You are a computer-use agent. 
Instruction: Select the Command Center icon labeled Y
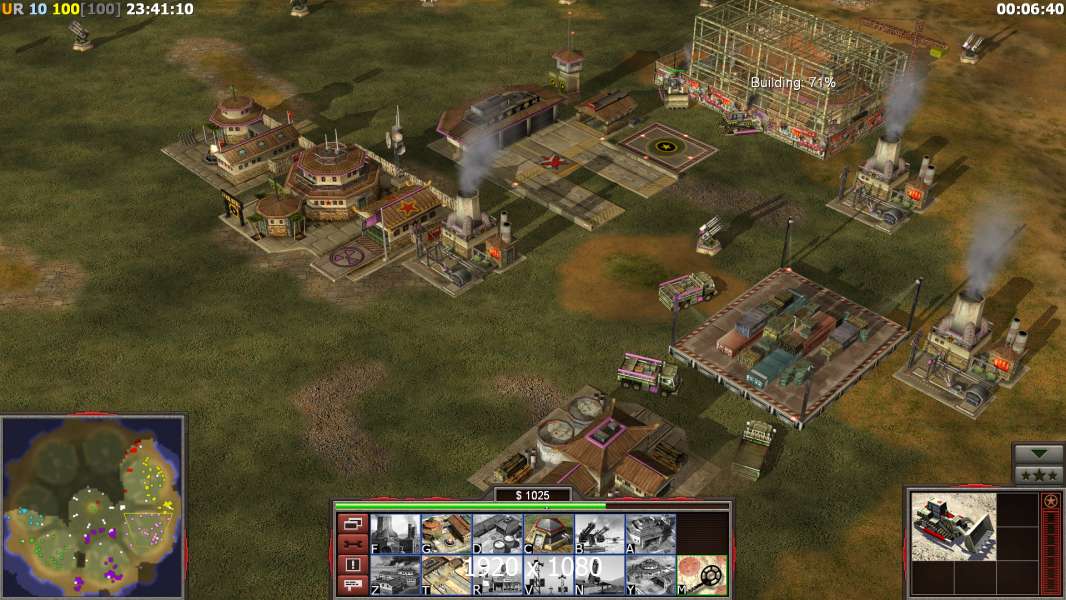point(650,575)
